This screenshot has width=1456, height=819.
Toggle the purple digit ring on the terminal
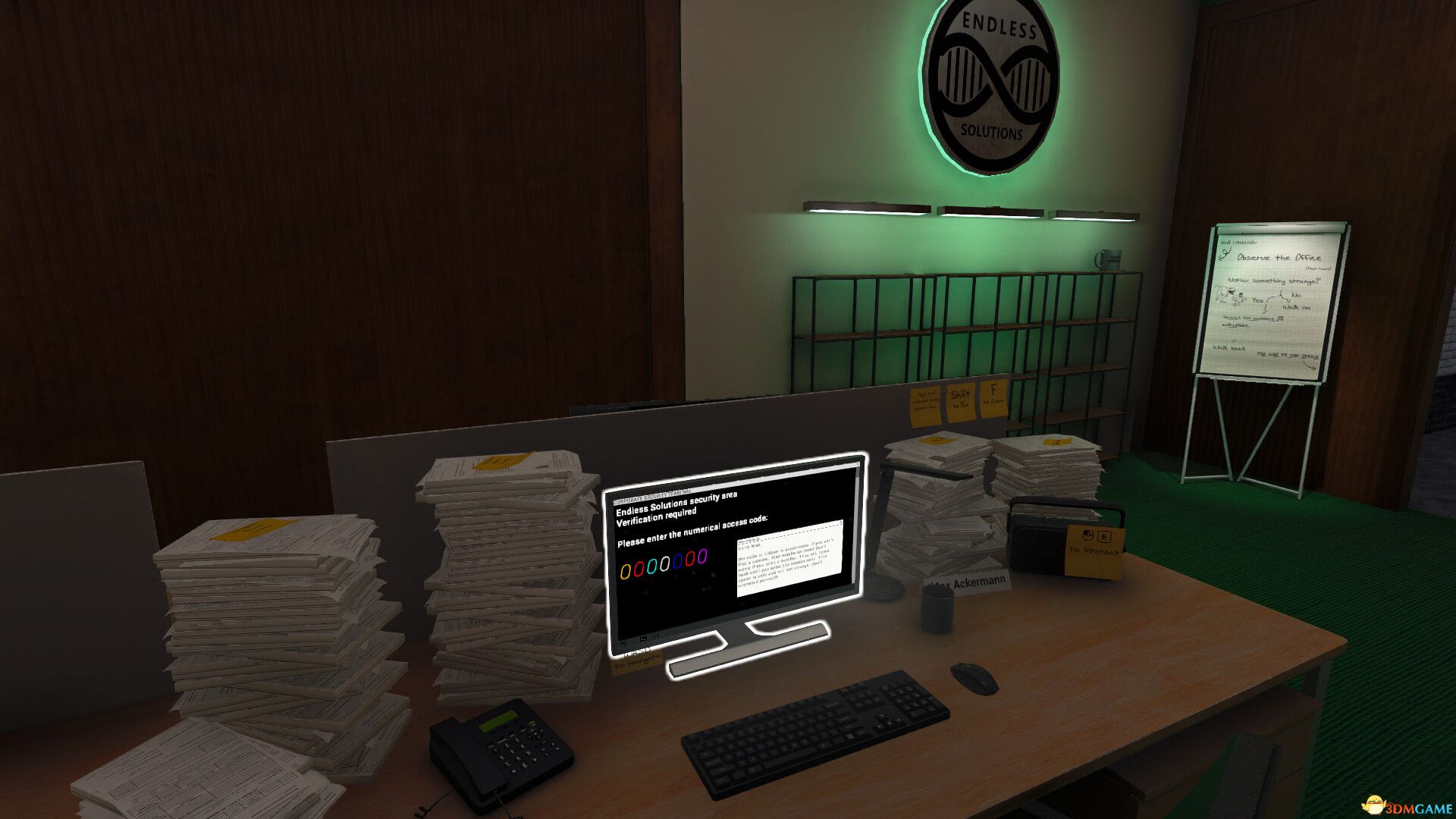701,555
